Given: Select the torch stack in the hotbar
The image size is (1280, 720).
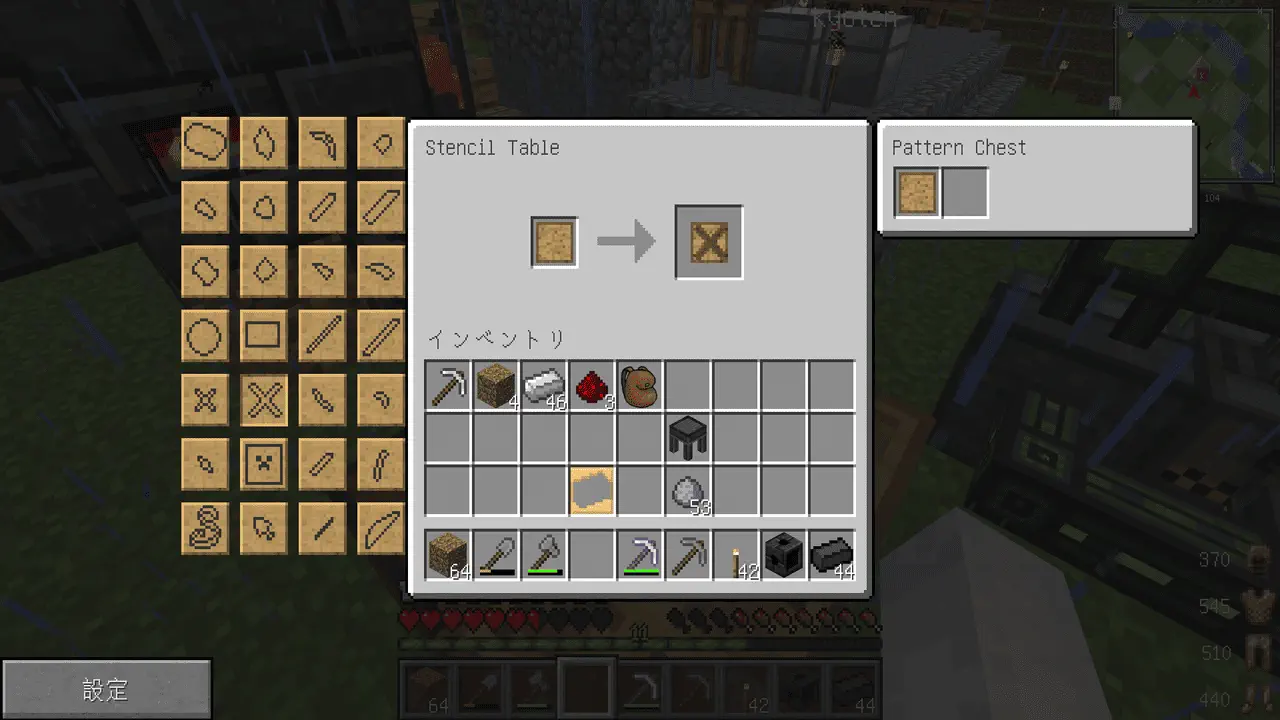Looking at the screenshot, I should [x=736, y=556].
